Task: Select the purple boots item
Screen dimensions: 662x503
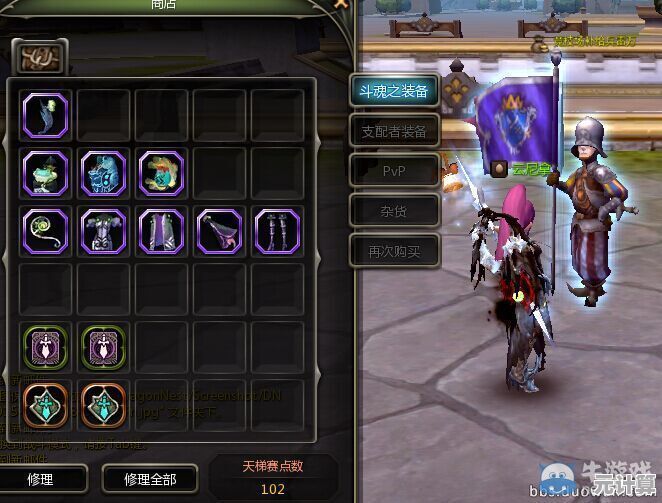Action: point(277,230)
